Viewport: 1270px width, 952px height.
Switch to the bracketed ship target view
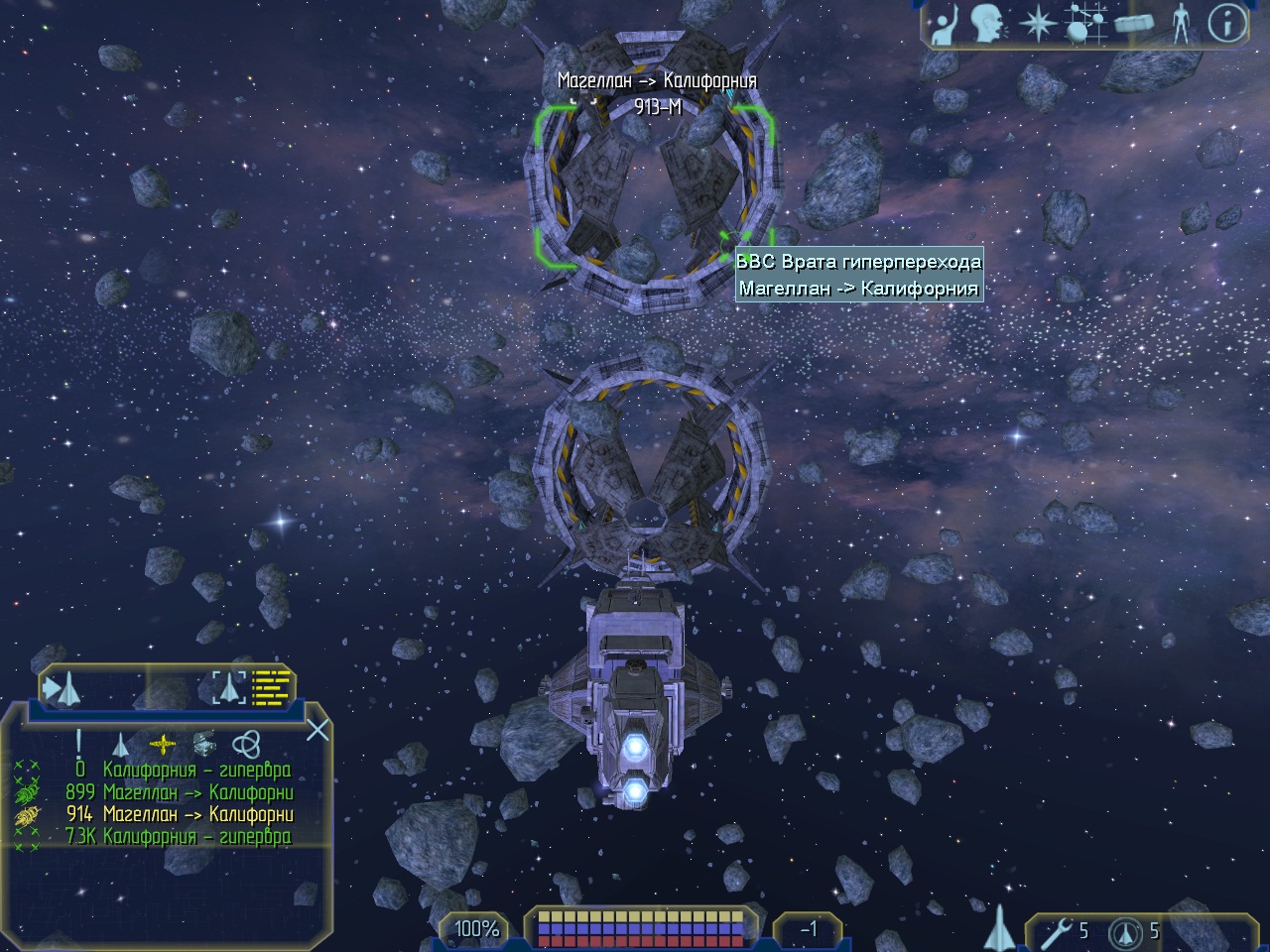(229, 686)
